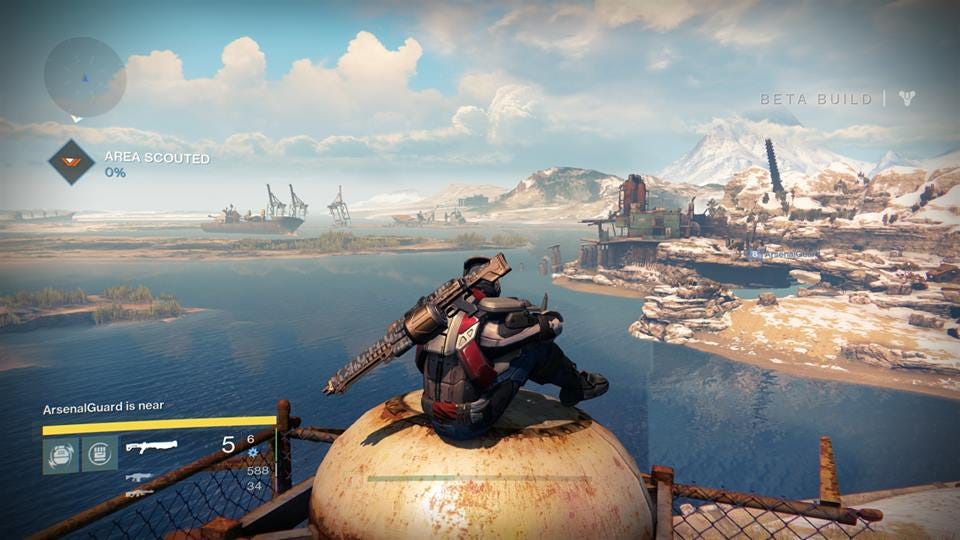Activate the fist melee ability icon
Screen dimensions: 960x540
[99, 453]
